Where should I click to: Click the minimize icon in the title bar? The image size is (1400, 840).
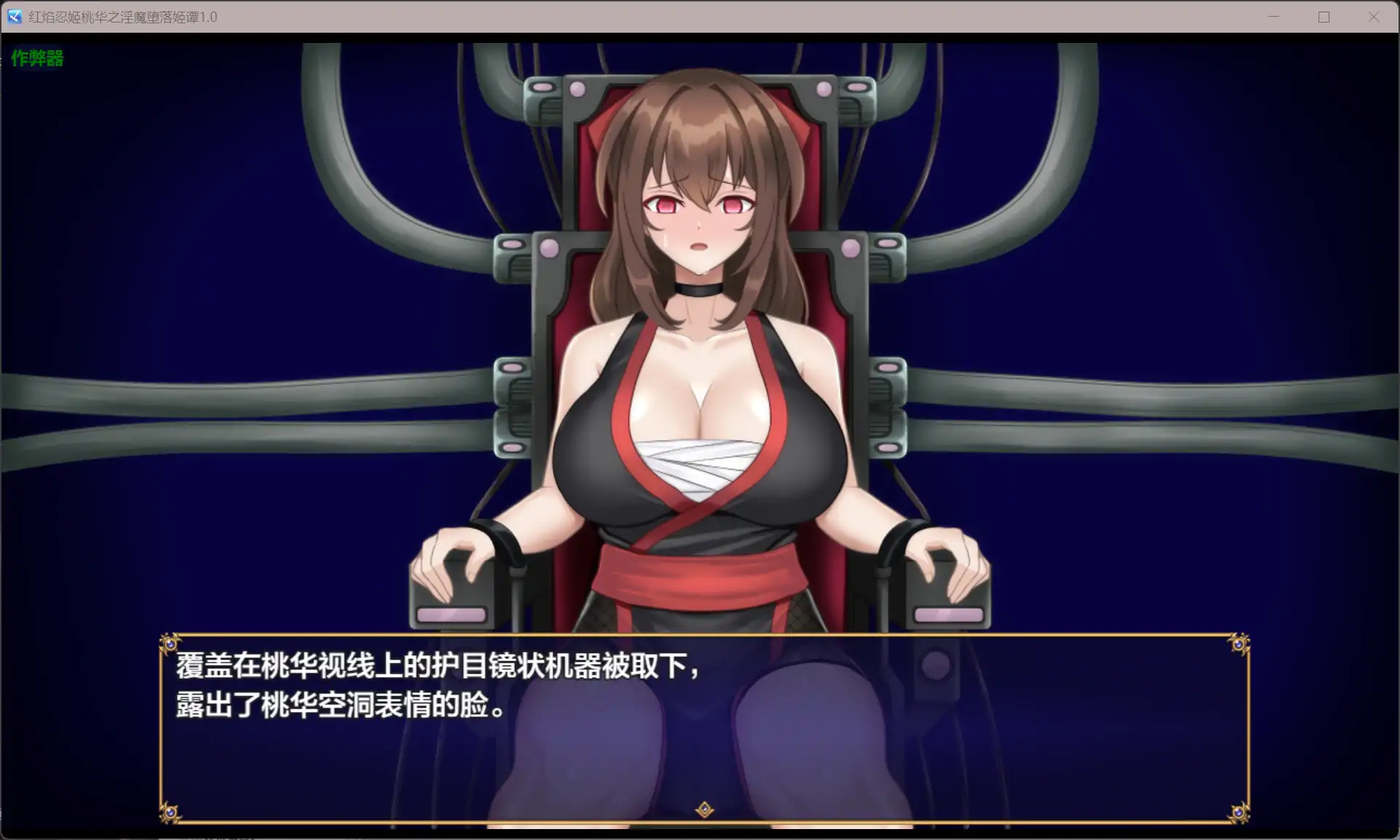(x=1272, y=16)
